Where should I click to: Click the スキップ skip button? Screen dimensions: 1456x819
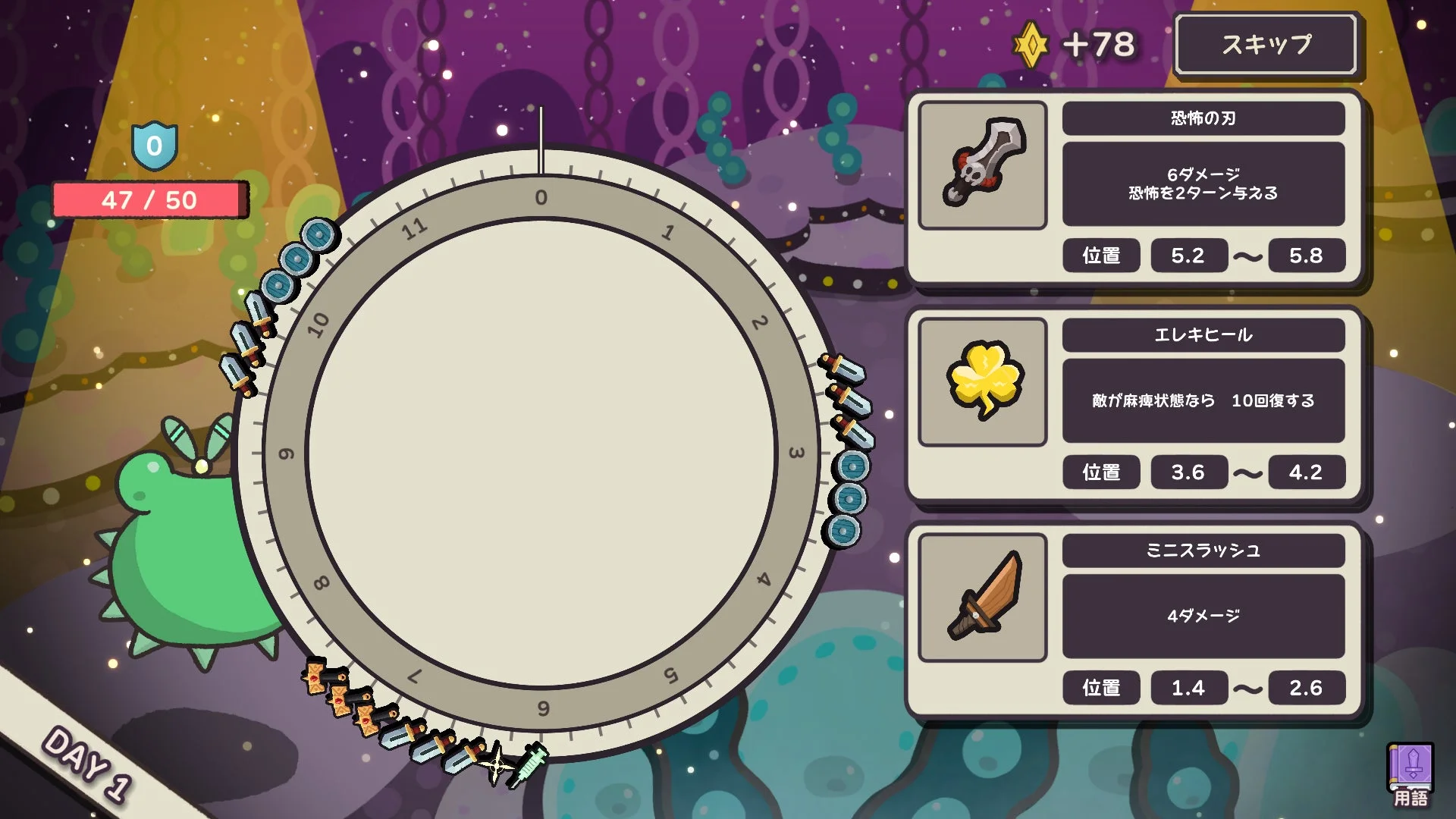tap(1266, 45)
